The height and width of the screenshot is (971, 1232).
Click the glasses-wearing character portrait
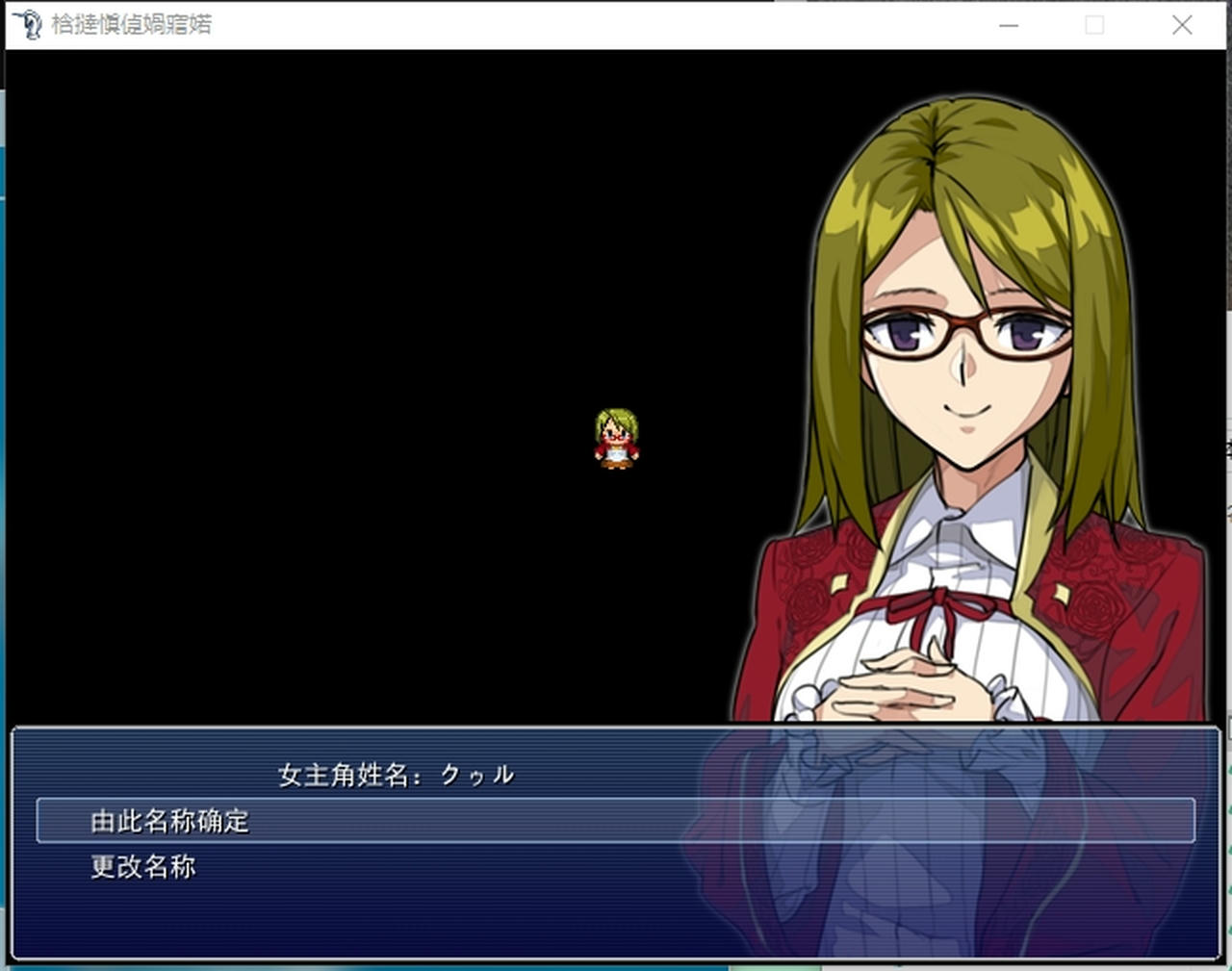coord(962,385)
